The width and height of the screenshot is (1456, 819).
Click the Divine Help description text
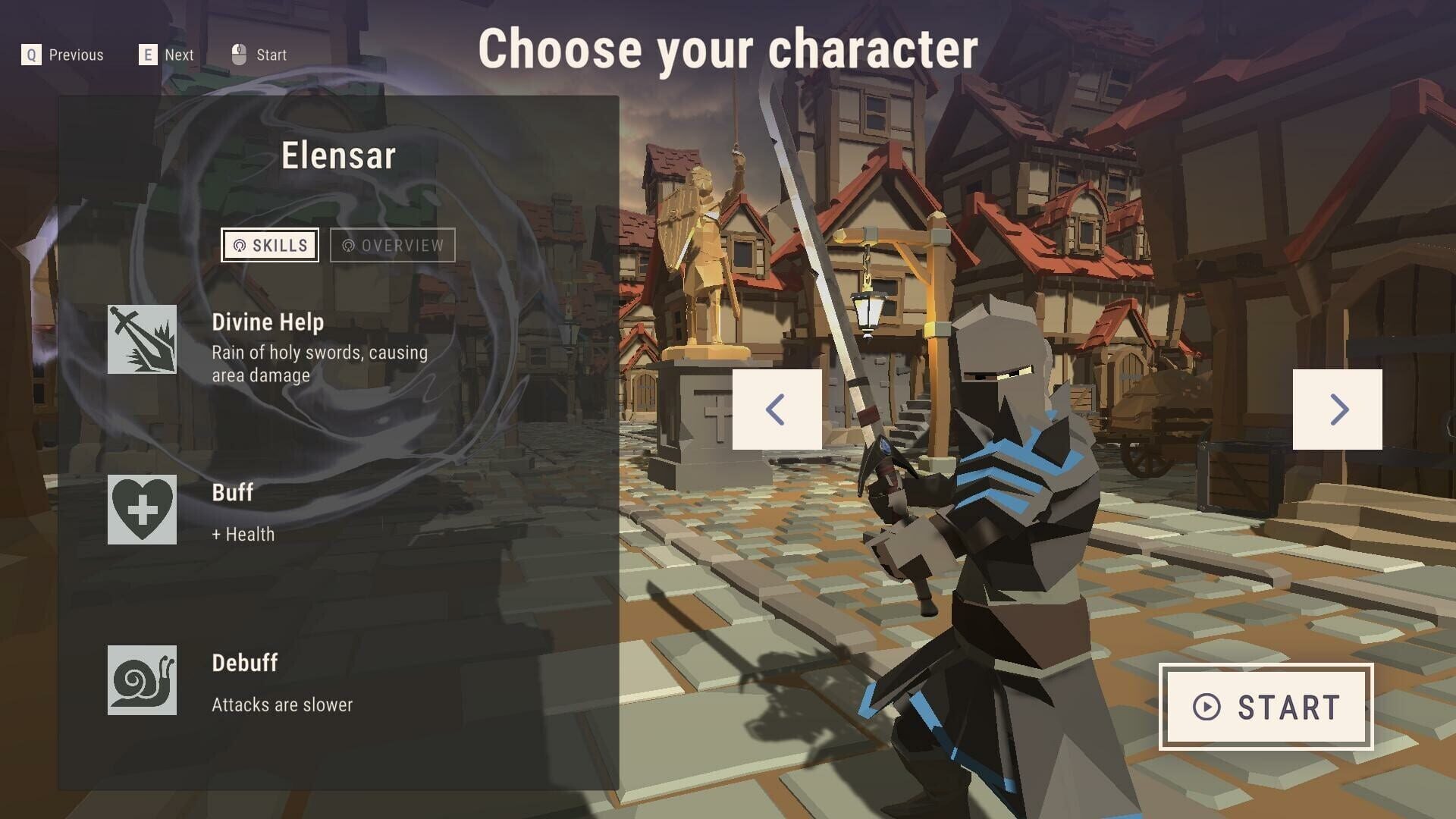[x=318, y=362]
